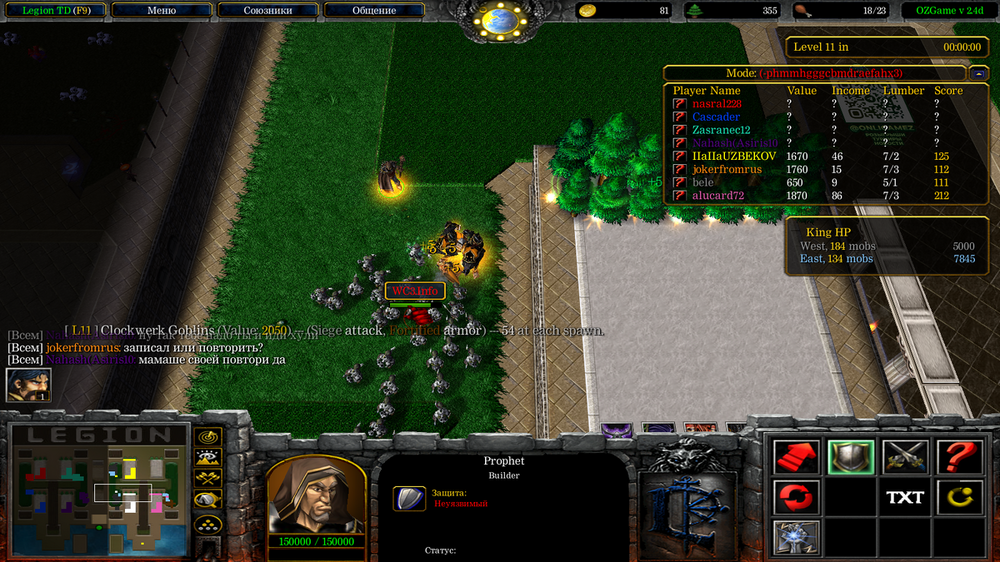Toggle ally color mode crossed-axes button
Image resolution: width=1000 pixels, height=562 pixels.
click(x=208, y=479)
